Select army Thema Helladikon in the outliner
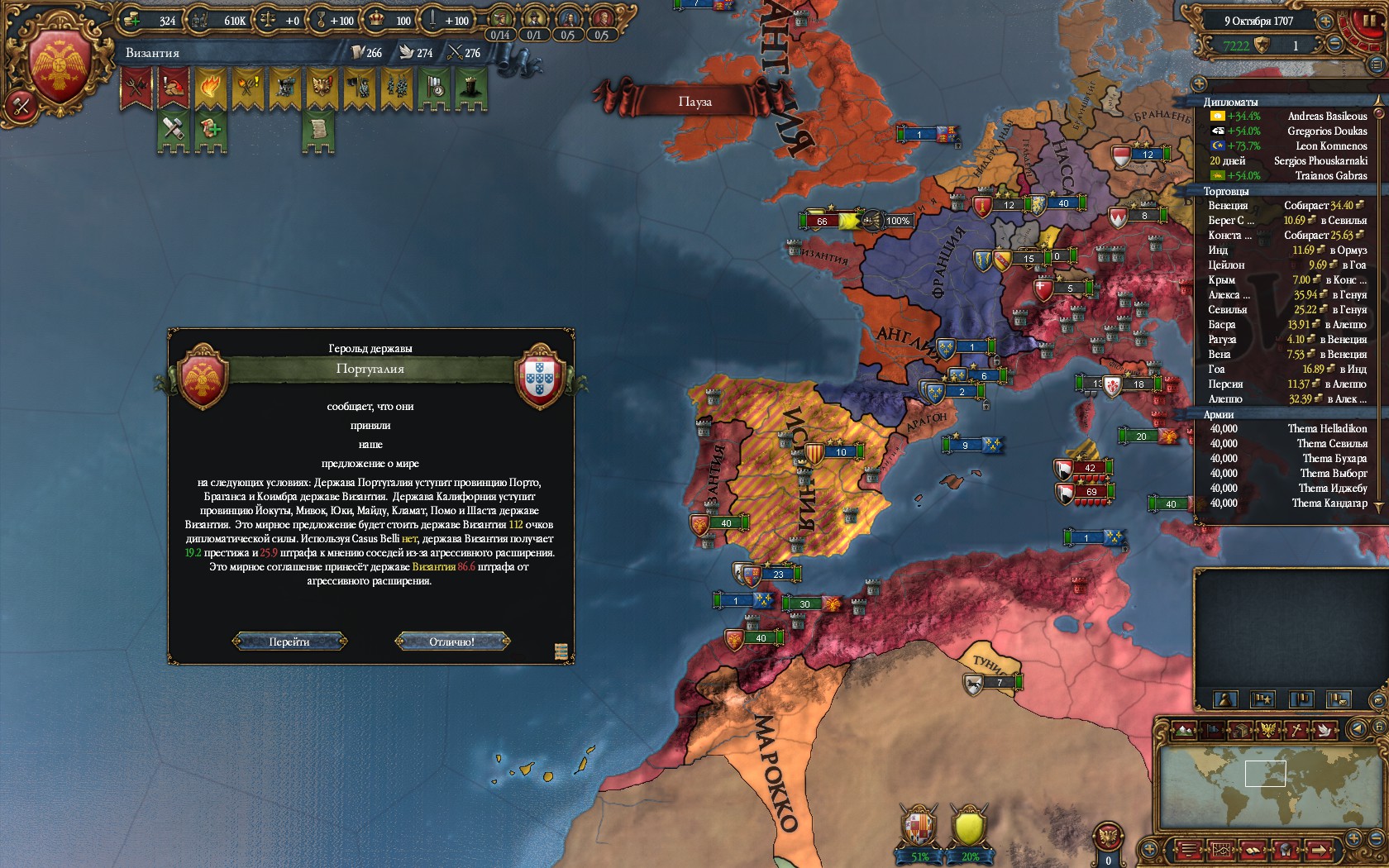 click(x=1327, y=429)
